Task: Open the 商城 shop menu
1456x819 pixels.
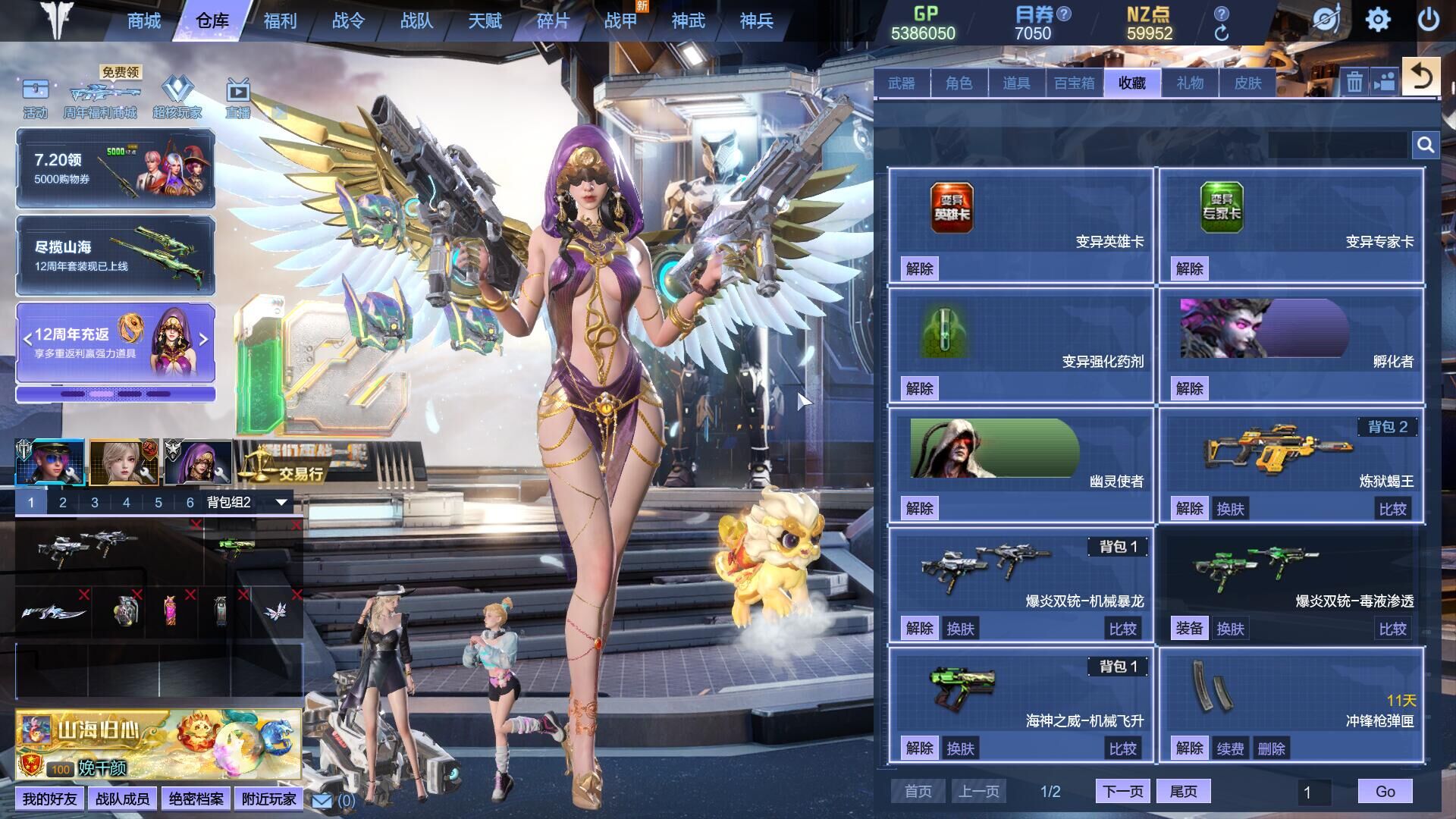Action: [144, 21]
